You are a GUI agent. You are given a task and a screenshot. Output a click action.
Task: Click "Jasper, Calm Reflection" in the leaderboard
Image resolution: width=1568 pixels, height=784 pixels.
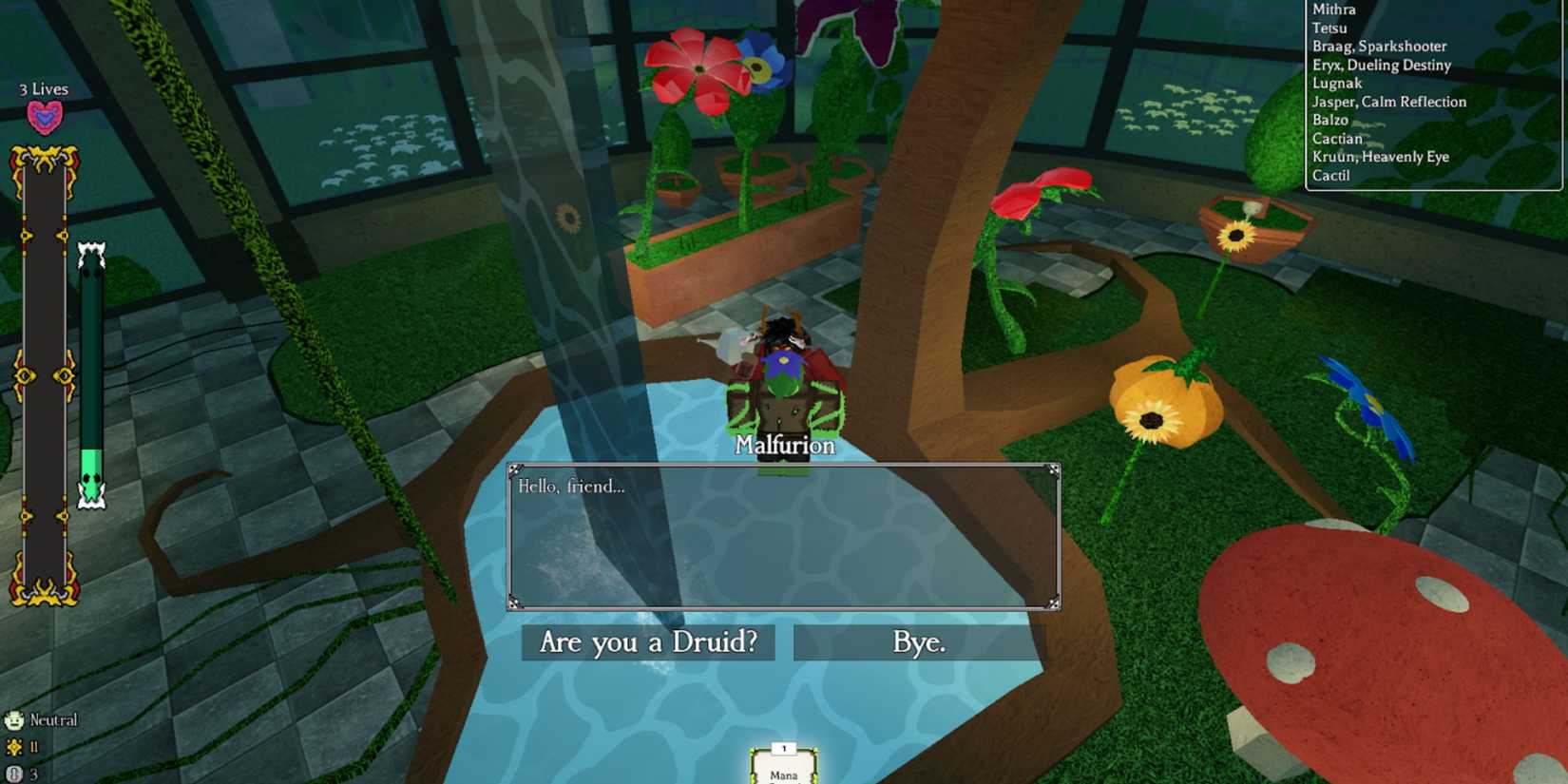click(1388, 101)
